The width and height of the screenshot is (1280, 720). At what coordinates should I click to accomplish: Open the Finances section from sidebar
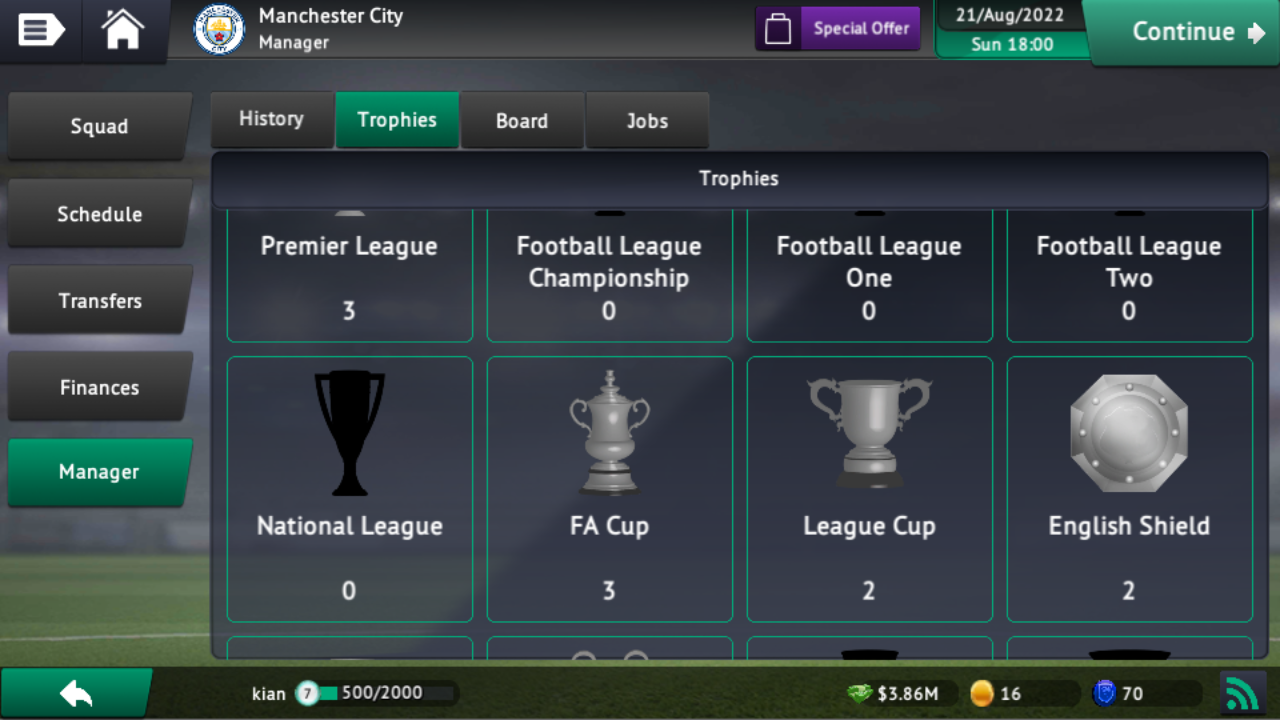point(99,387)
